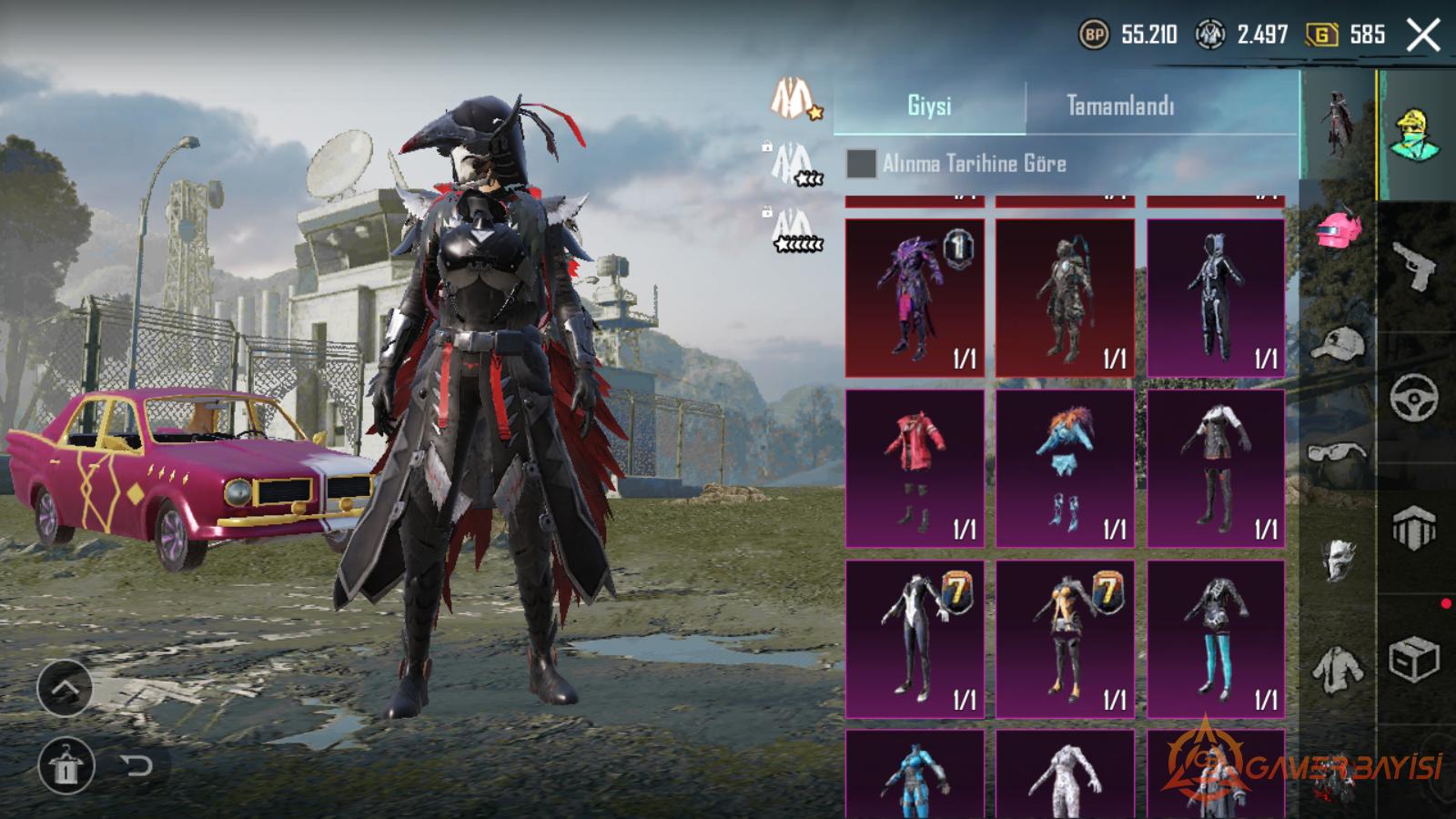This screenshot has height=819, width=1456.
Task: Reset outfit with the undo arrow
Action: 136,765
